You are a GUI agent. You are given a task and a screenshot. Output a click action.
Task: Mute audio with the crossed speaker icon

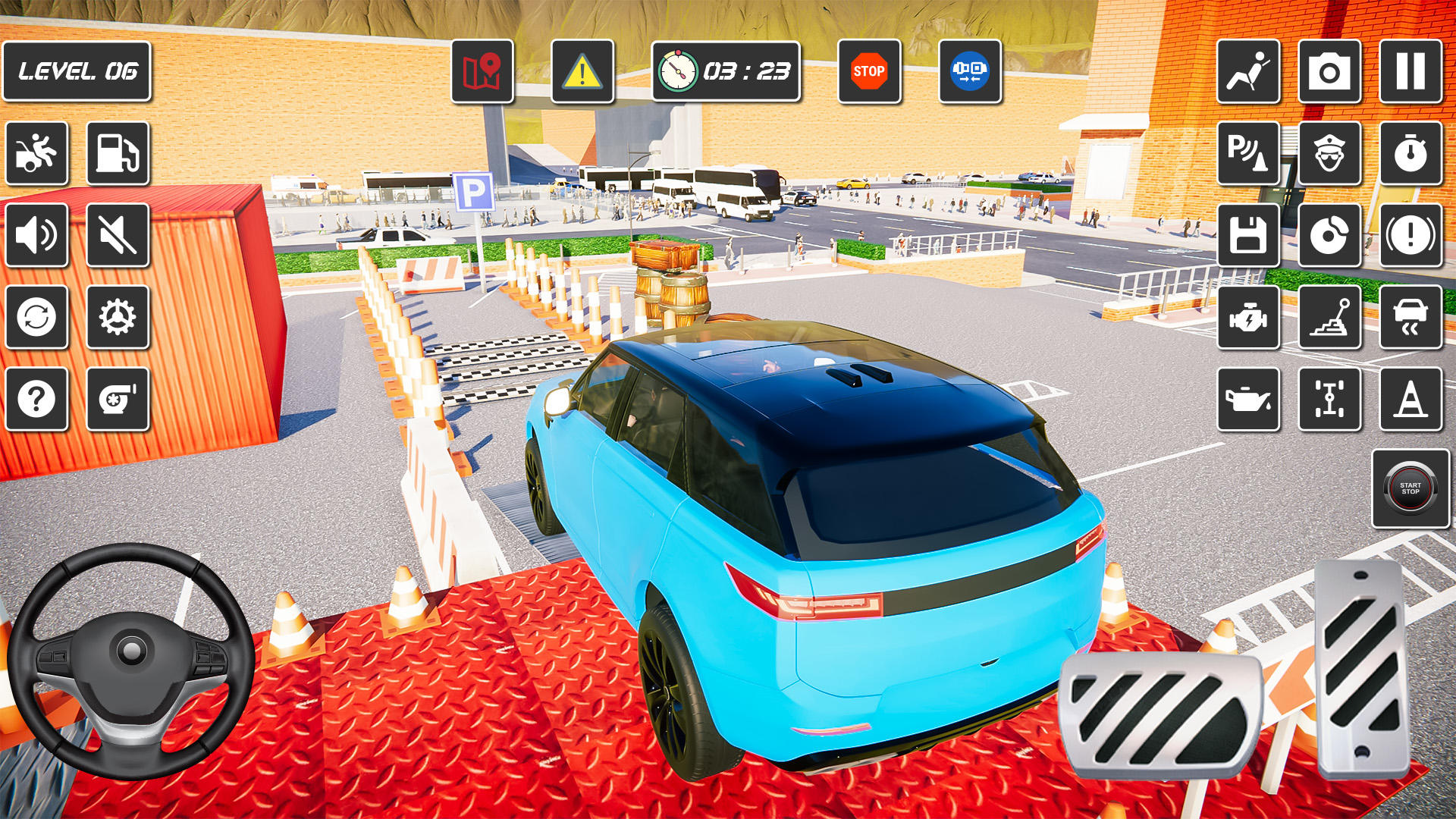pyautogui.click(x=119, y=234)
